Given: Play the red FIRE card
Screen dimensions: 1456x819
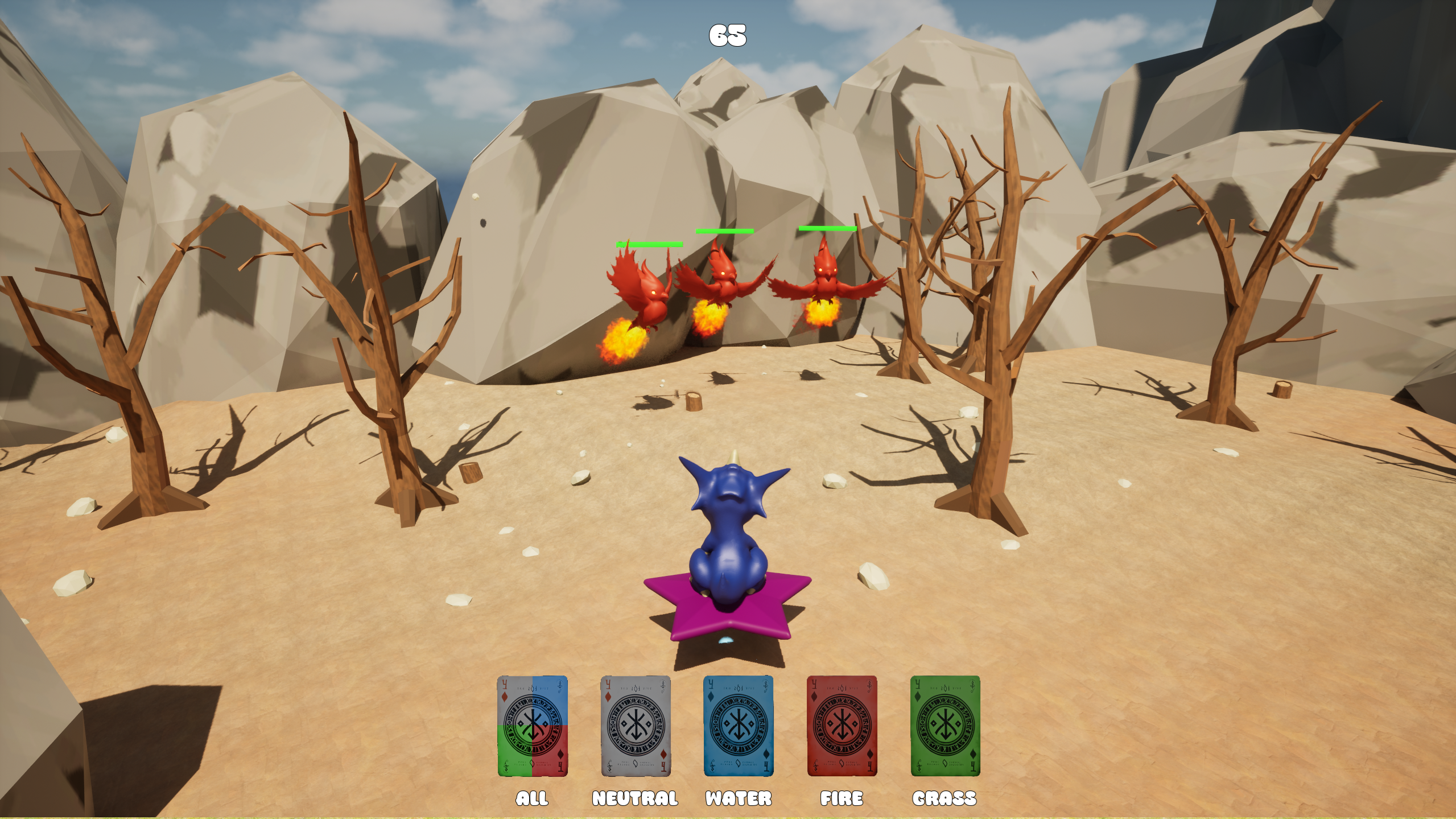Looking at the screenshot, I should 842,726.
